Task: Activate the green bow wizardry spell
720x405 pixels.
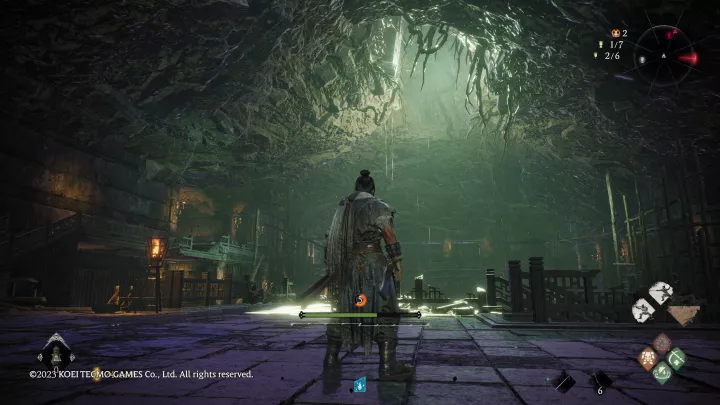Action: pos(677,358)
